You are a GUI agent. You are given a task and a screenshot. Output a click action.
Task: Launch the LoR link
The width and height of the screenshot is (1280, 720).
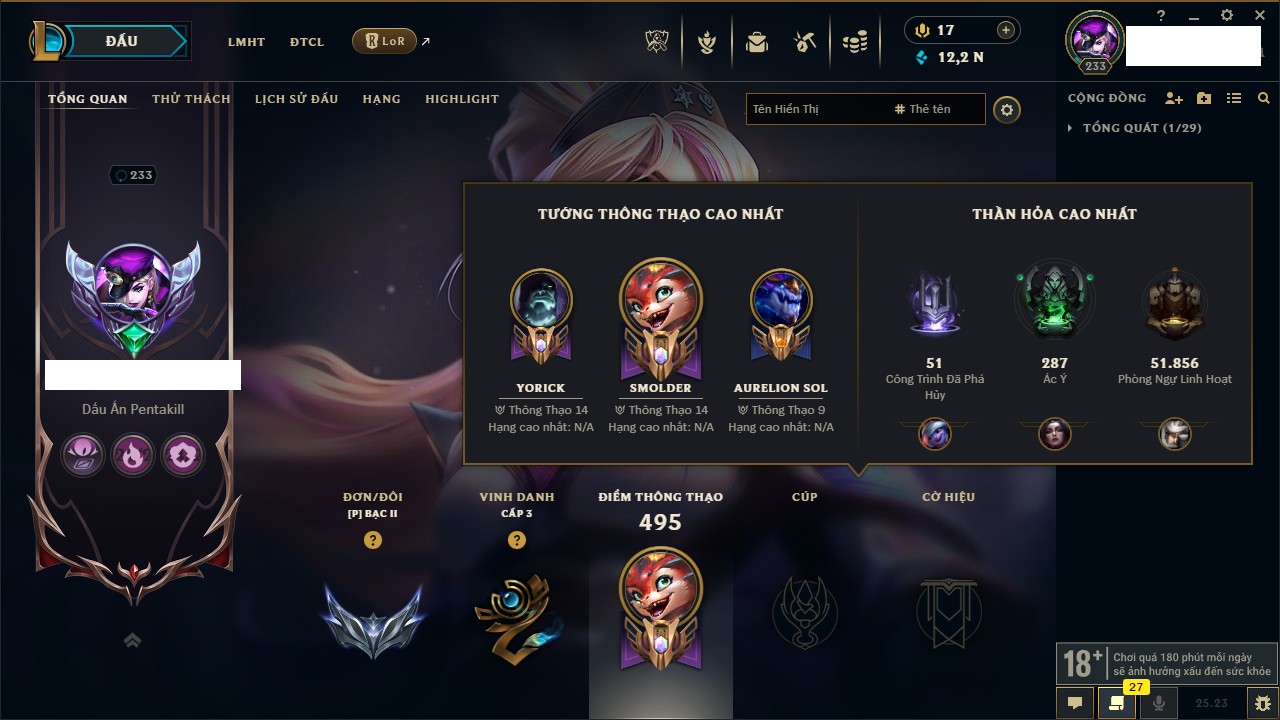(x=385, y=42)
